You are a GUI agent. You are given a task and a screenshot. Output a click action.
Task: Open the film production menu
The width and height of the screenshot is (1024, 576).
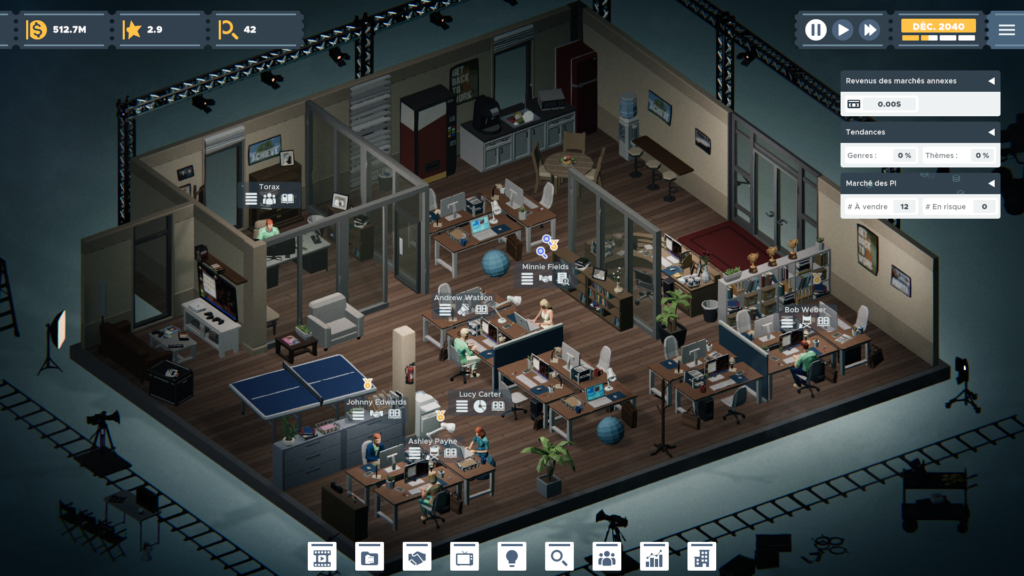[x=322, y=556]
